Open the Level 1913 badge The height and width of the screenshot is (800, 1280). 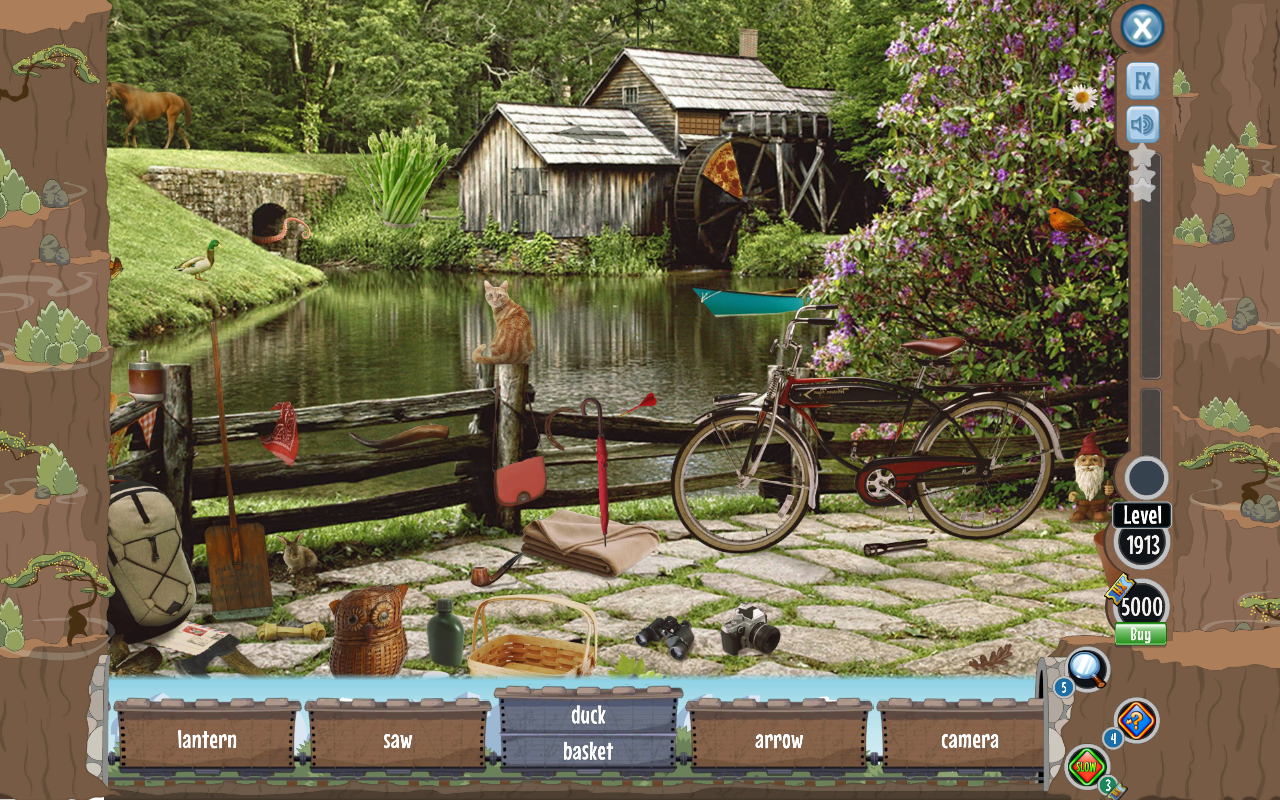click(1140, 530)
